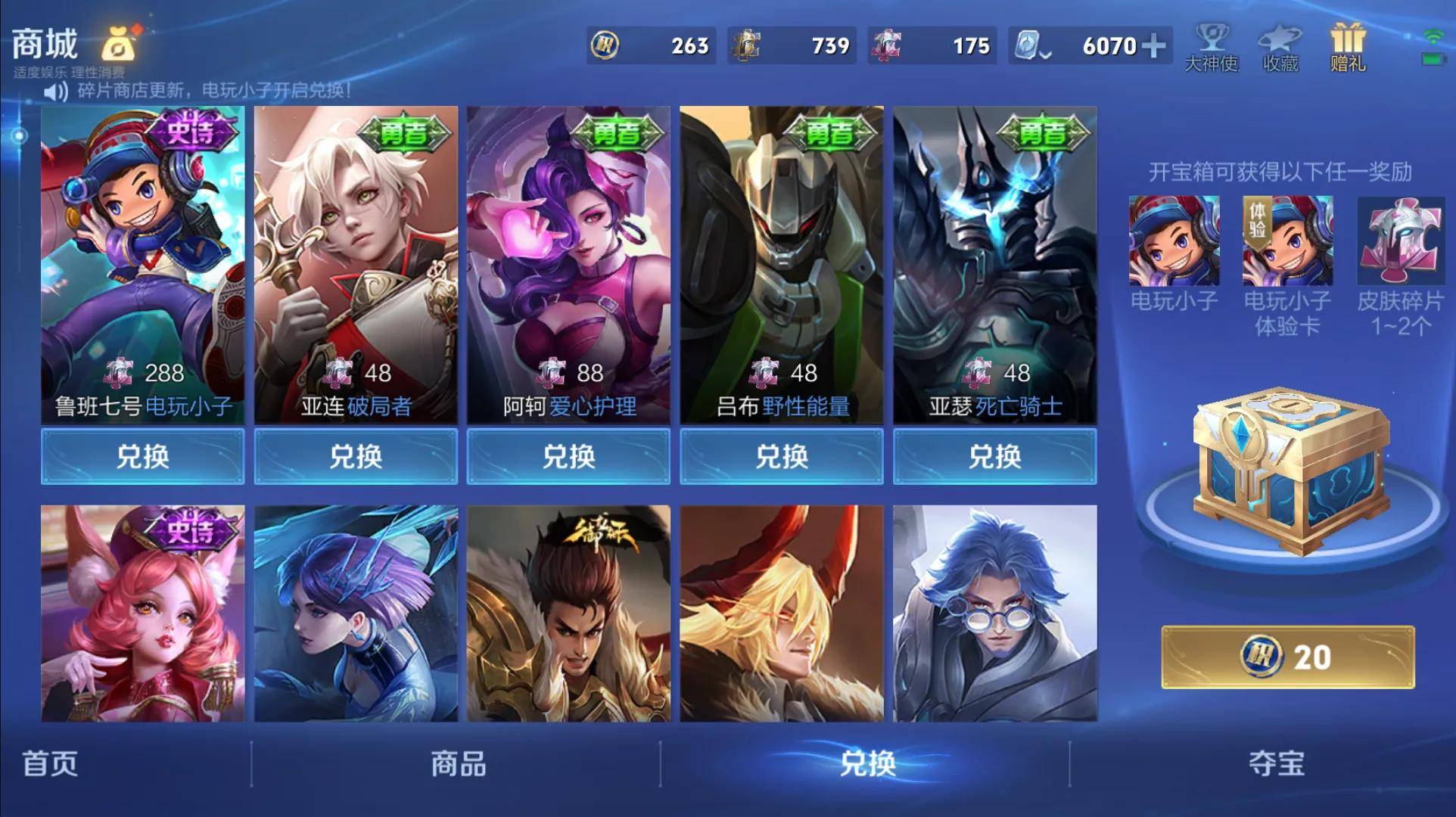Exchange for 鲁班七号 电玩小子 skin

click(x=142, y=456)
